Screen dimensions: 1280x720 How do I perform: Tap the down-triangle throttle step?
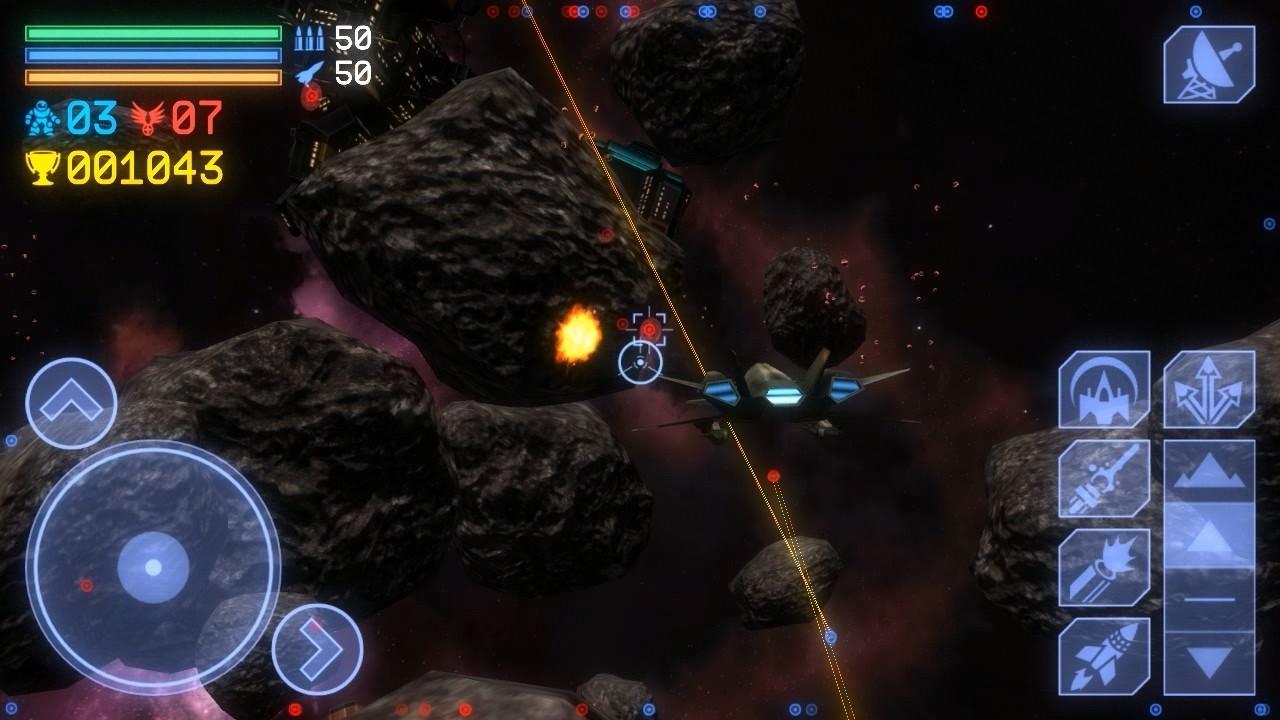pyautogui.click(x=1208, y=662)
